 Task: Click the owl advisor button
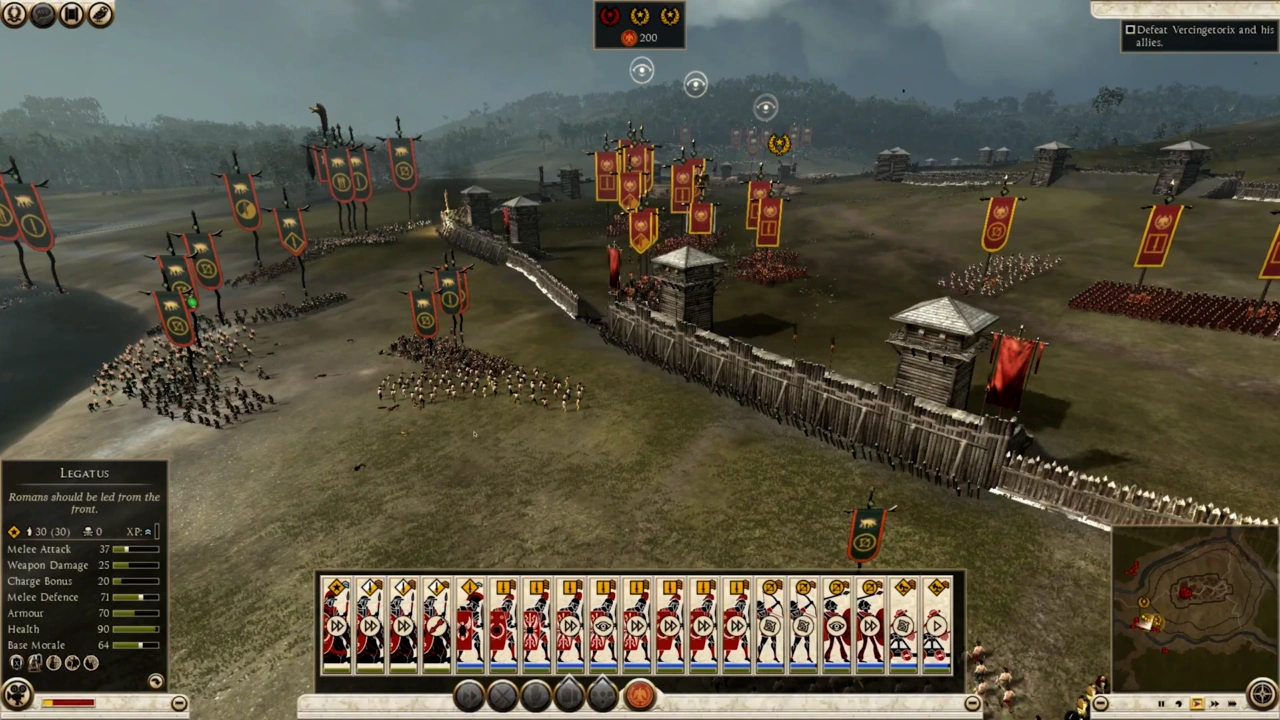[100, 14]
